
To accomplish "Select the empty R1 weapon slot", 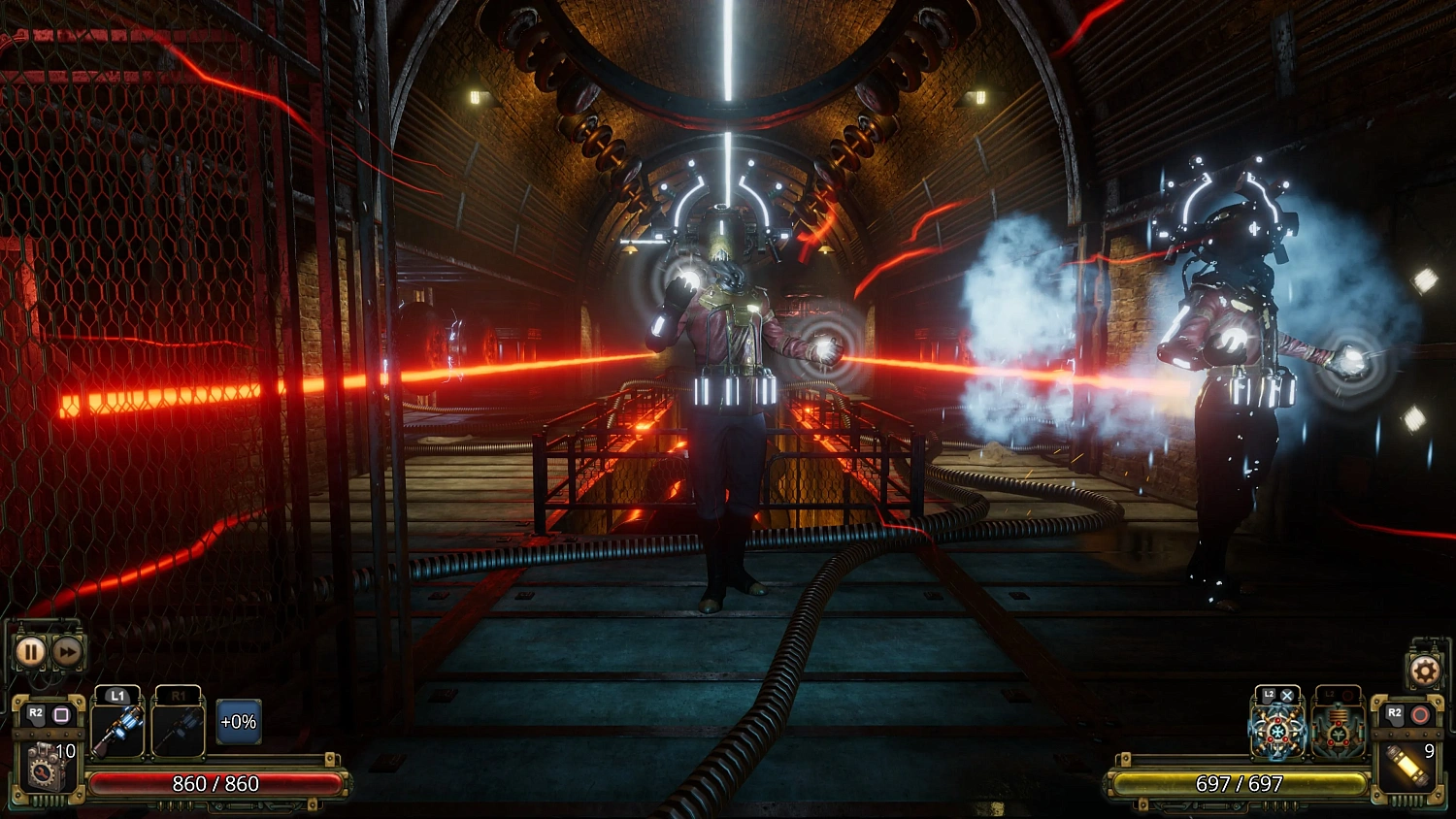I will [181, 731].
